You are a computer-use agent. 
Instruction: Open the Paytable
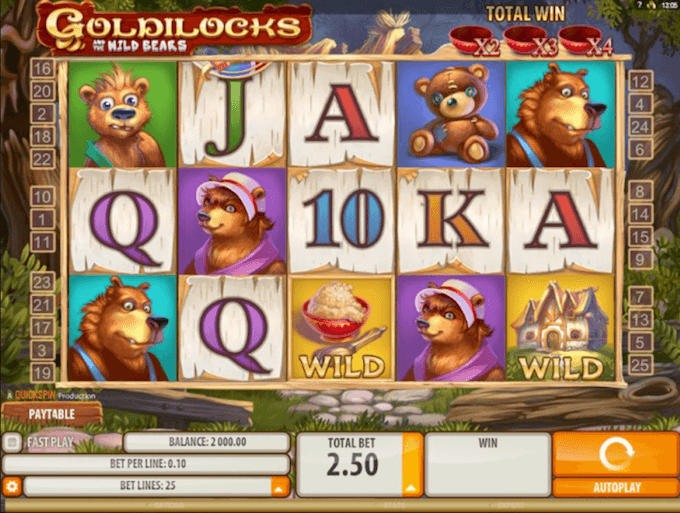point(50,412)
